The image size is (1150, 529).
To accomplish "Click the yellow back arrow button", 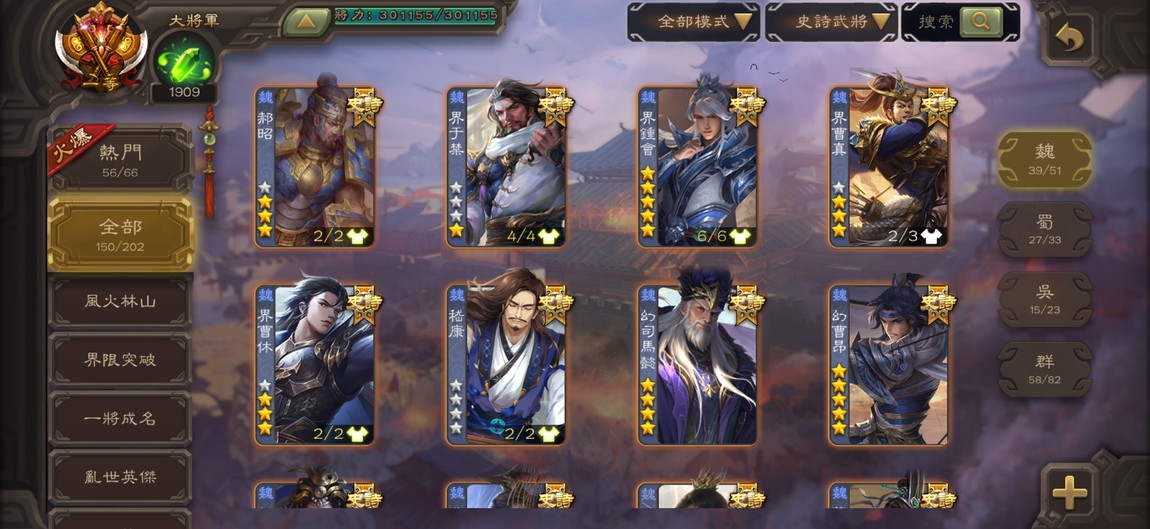I will pyautogui.click(x=1069, y=39).
